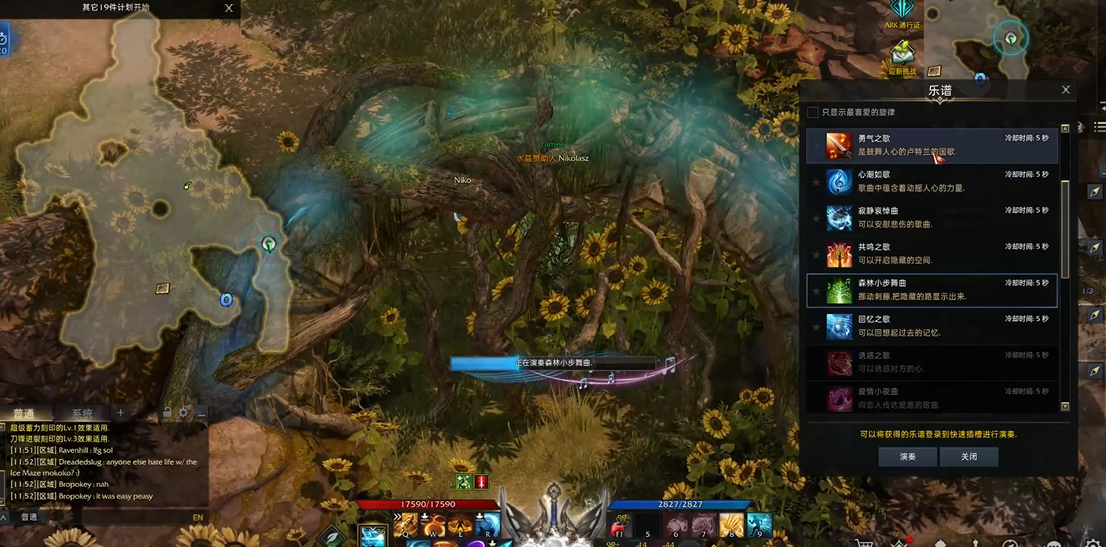Open chat settings gear icon
The image size is (1106, 547).
(183, 413)
